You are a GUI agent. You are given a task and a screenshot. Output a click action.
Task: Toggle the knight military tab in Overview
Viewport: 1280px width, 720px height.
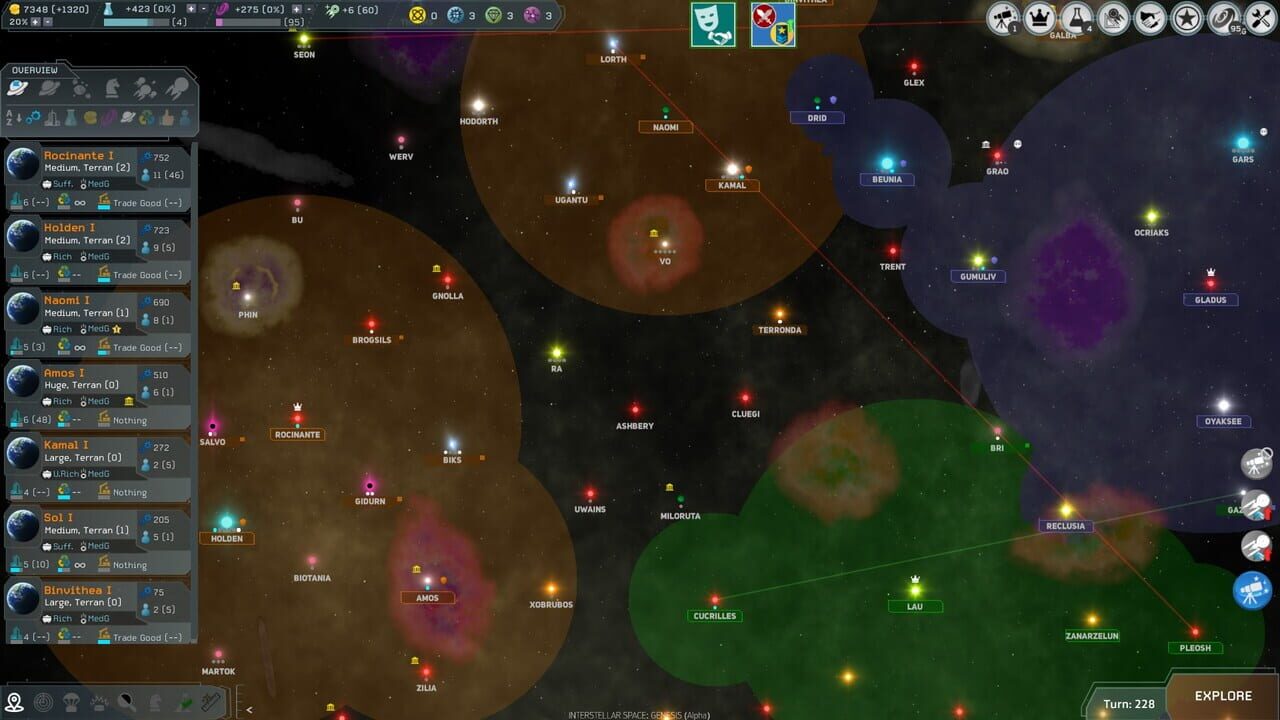click(110, 88)
